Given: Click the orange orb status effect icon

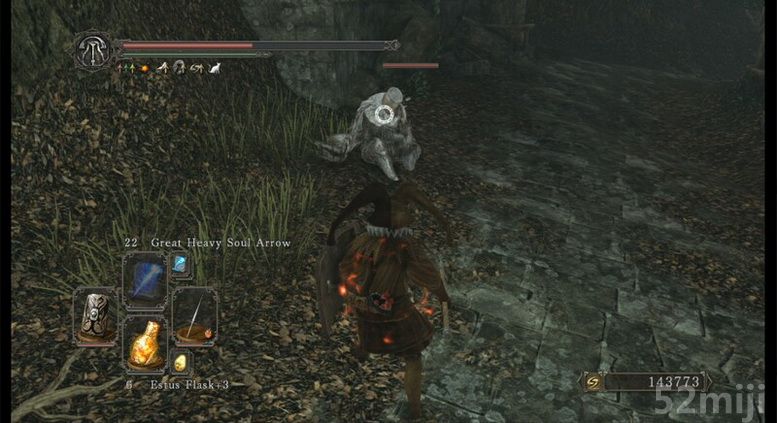Looking at the screenshot, I should coord(144,68).
